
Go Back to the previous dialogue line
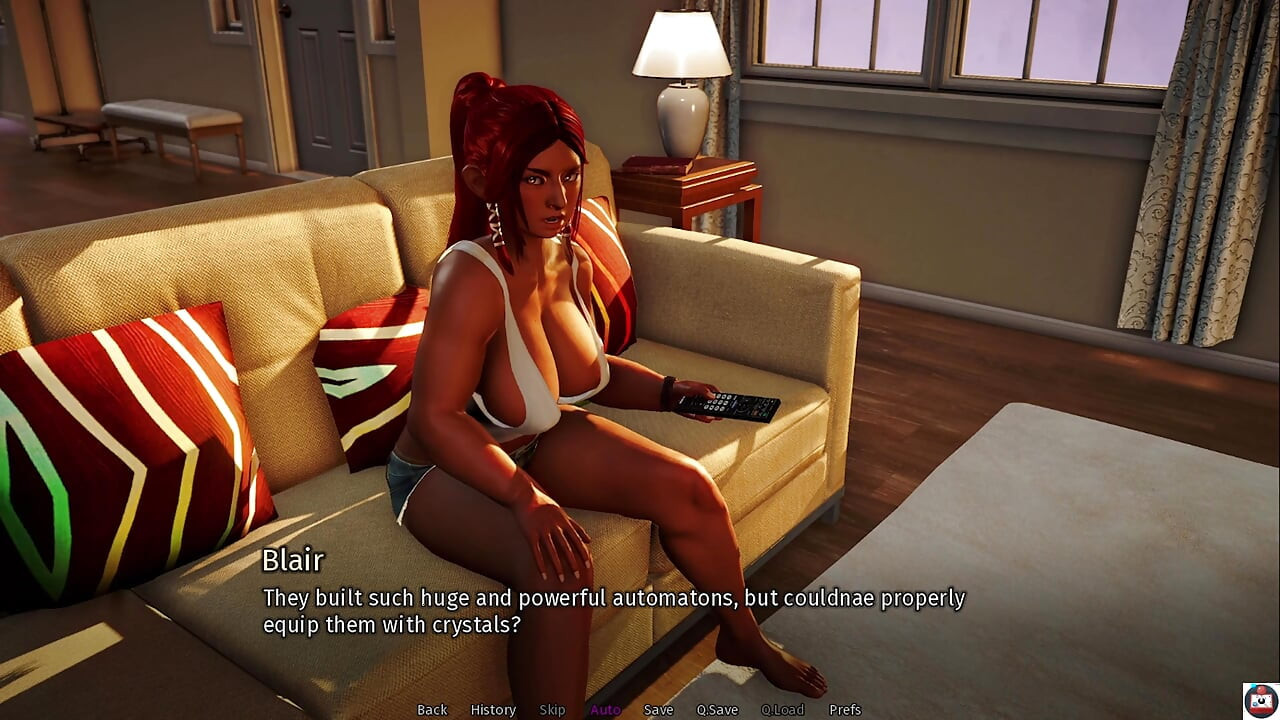[x=432, y=710]
